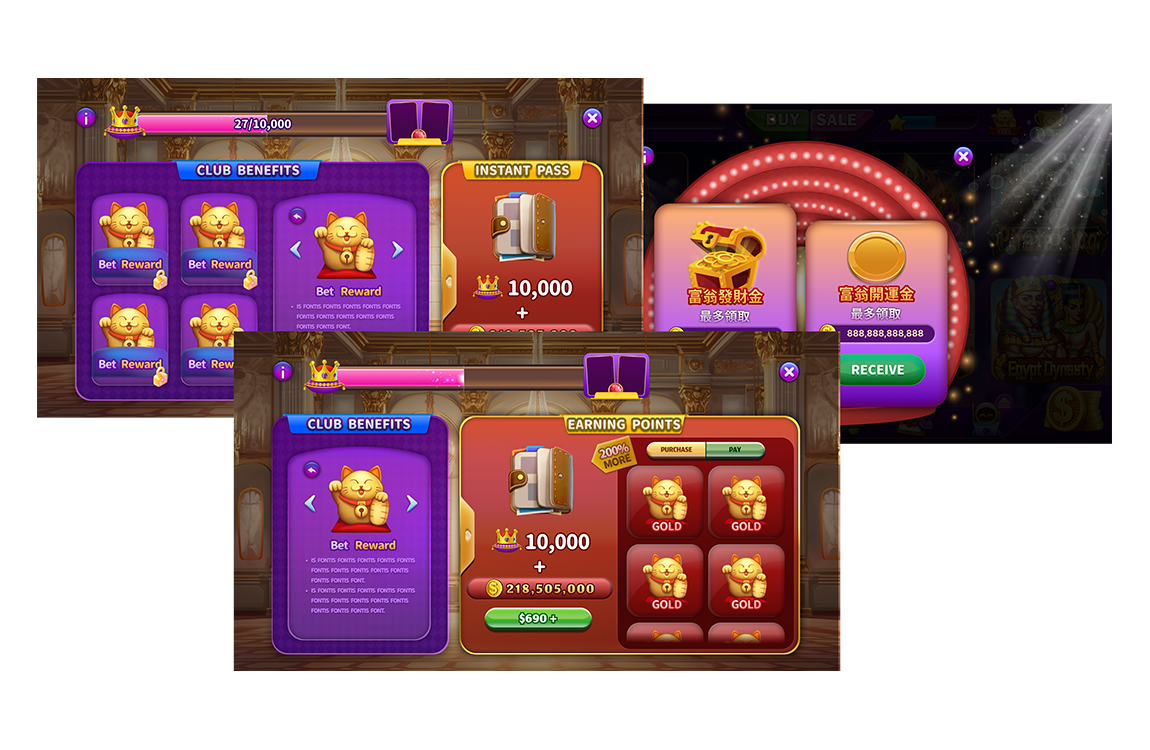Open info beside the 27/10,000 crown bar
This screenshot has height=750, width=1150.
pyautogui.click(x=86, y=118)
